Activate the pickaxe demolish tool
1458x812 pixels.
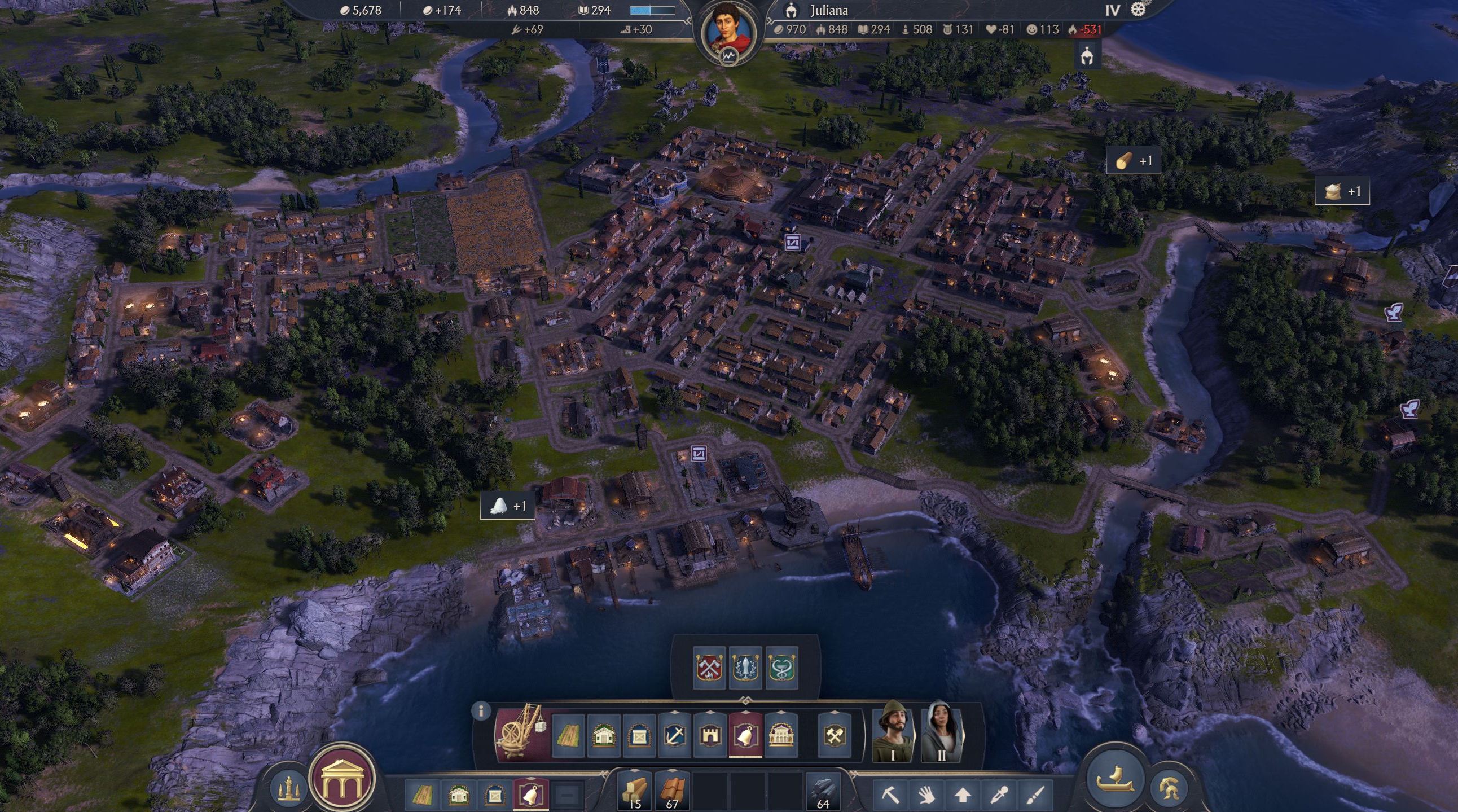click(890, 795)
